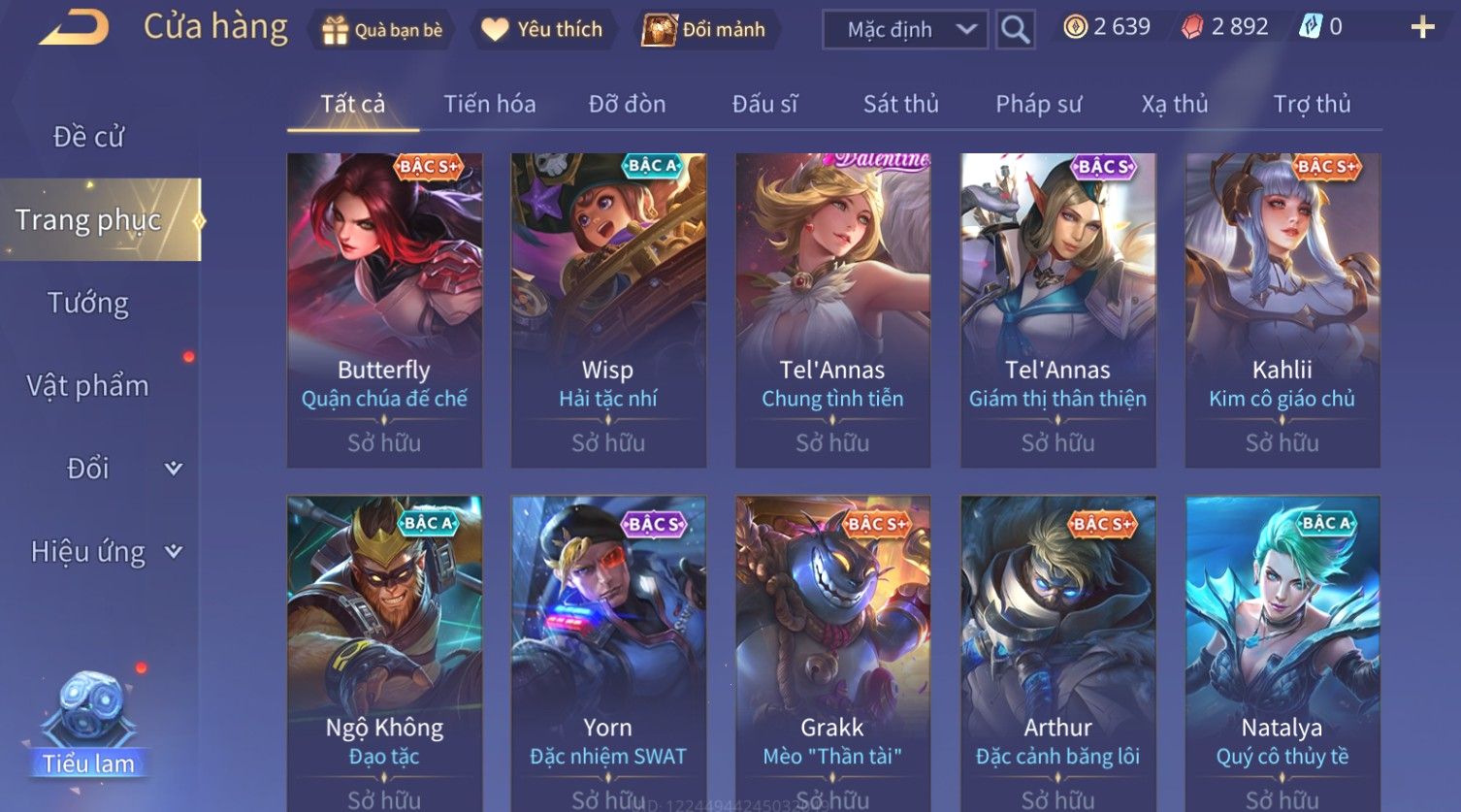Open the Đổi mảnh exchange
The image size is (1461, 812).
click(705, 30)
